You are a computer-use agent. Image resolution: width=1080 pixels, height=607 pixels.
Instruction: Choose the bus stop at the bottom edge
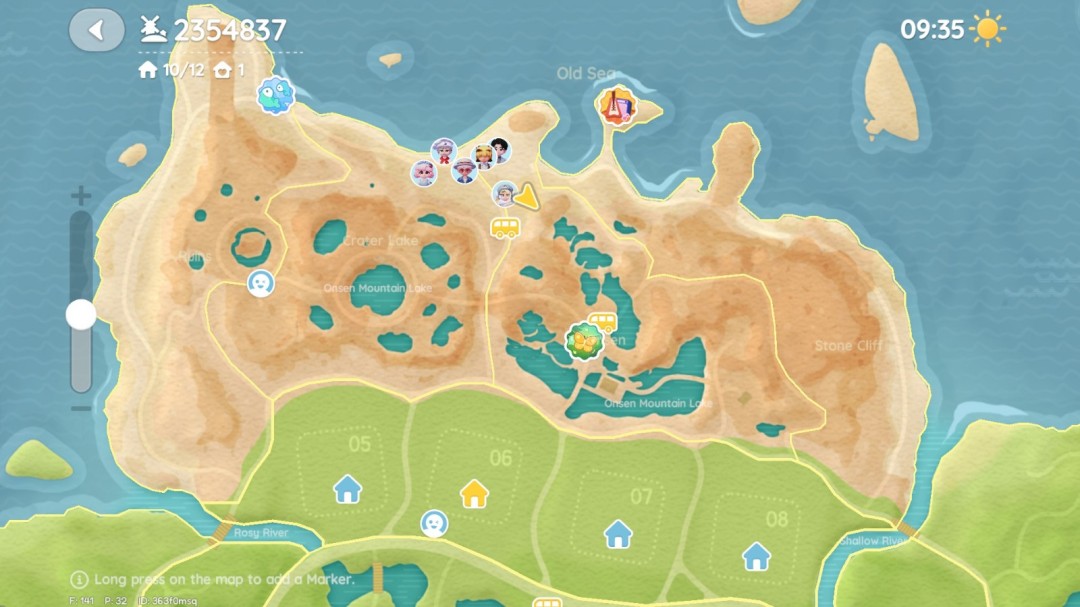547,602
